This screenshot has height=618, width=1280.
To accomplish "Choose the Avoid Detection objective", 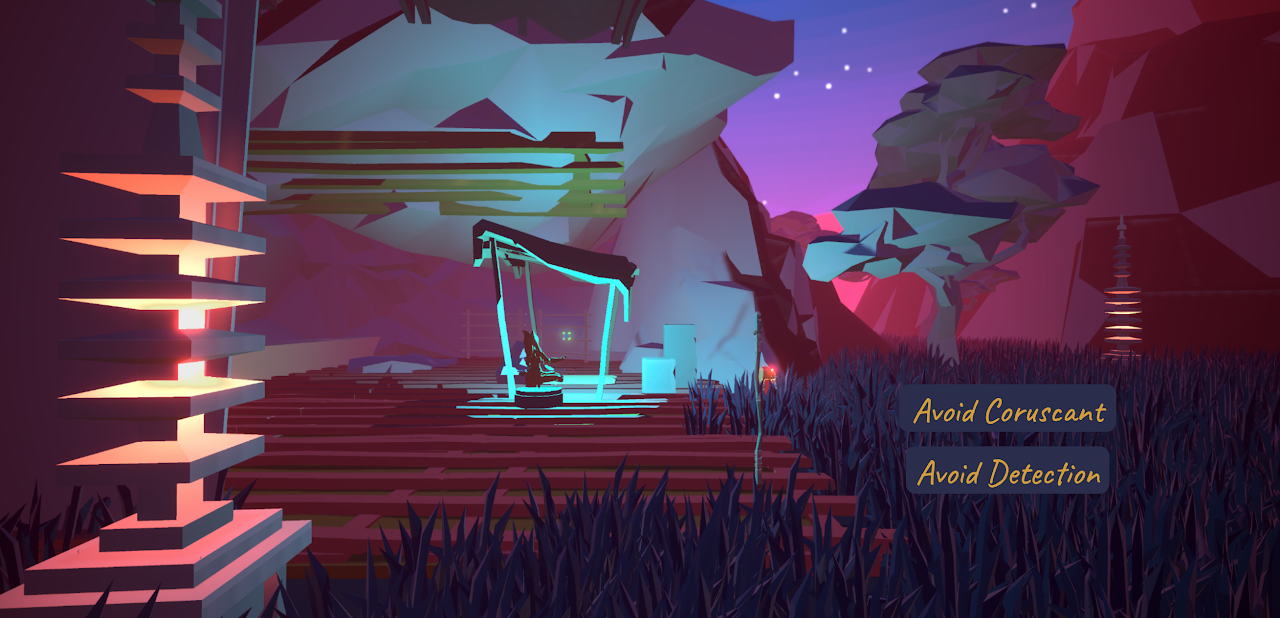I will [1007, 471].
